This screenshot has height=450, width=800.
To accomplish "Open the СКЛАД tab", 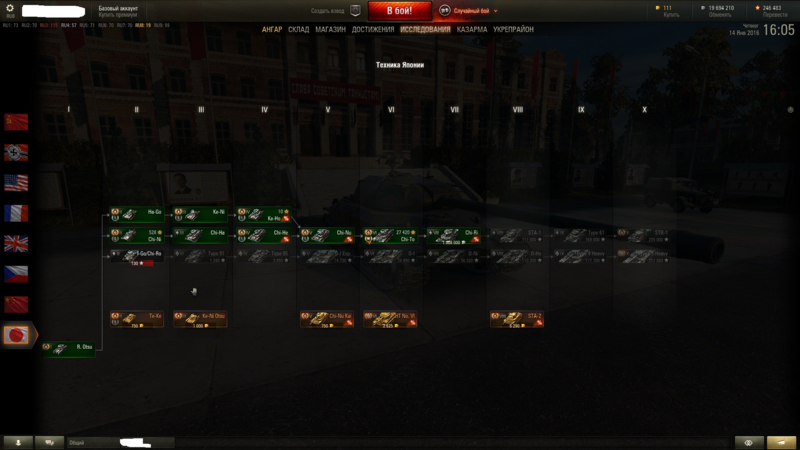I will point(299,30).
